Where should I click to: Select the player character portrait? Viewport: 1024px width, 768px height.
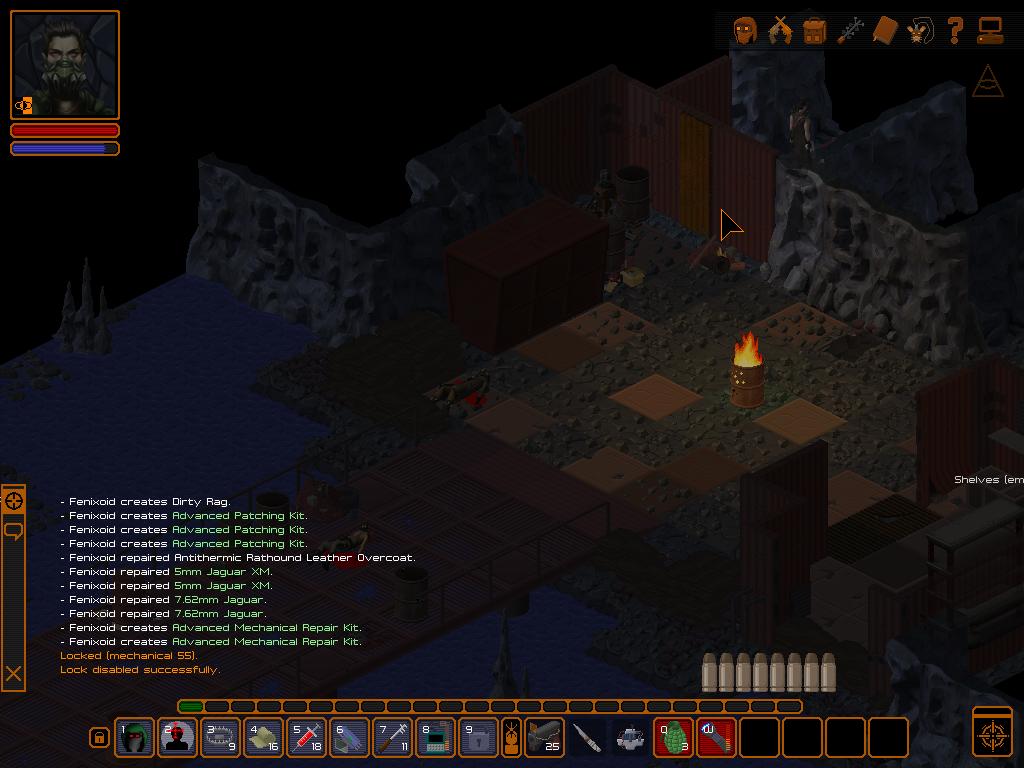click(65, 65)
